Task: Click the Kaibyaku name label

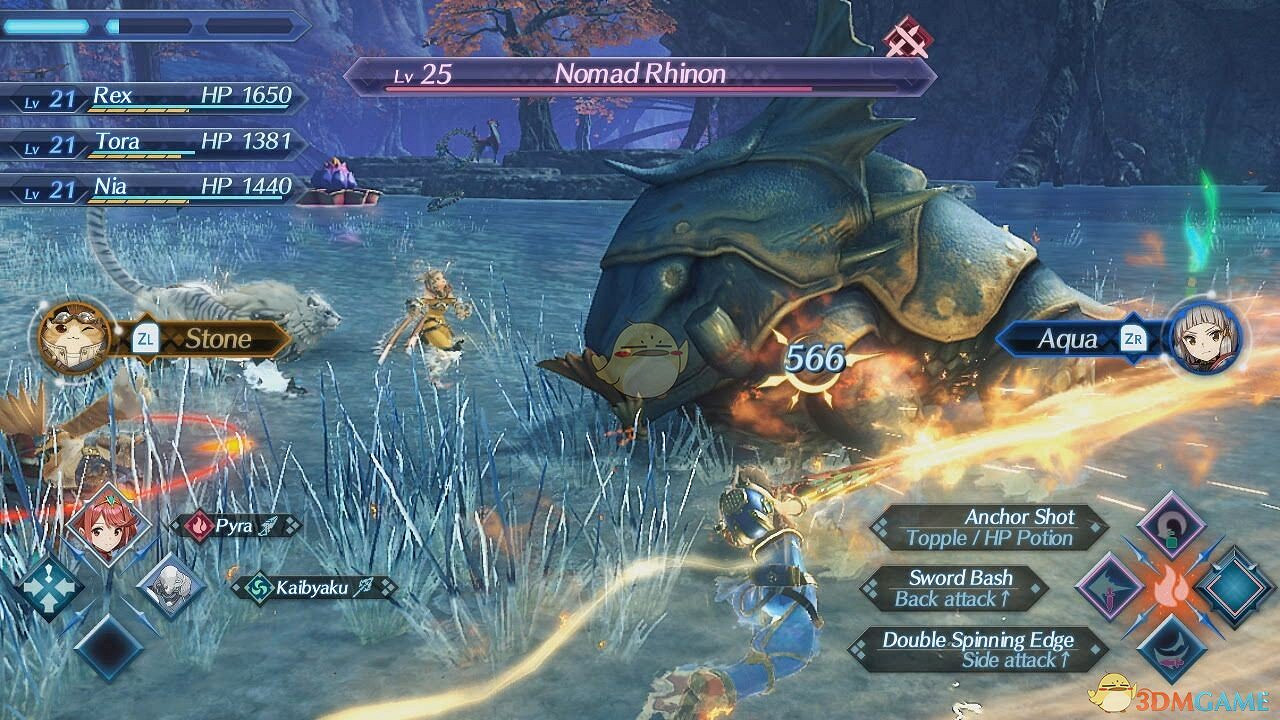Action: pyautogui.click(x=310, y=588)
